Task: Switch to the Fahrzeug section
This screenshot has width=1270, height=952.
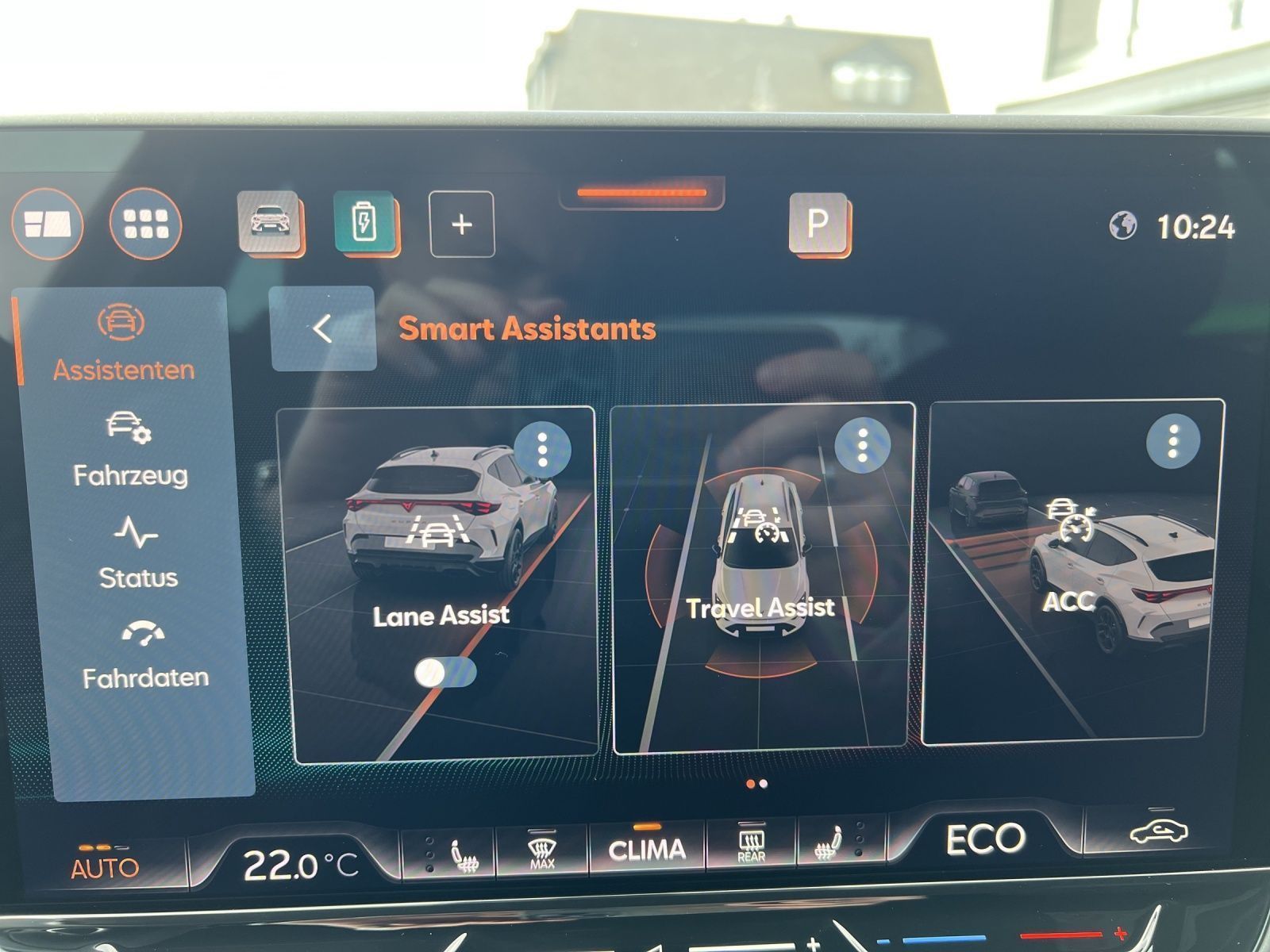Action: point(132,452)
